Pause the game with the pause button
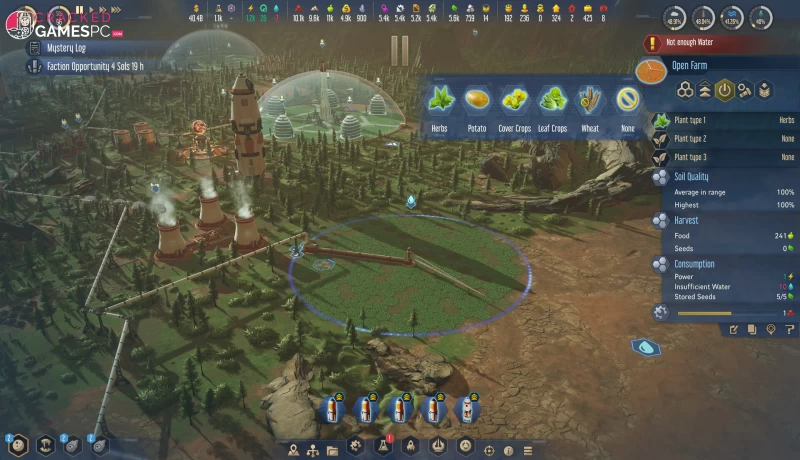Viewport: 800px width, 460px height. (79, 11)
